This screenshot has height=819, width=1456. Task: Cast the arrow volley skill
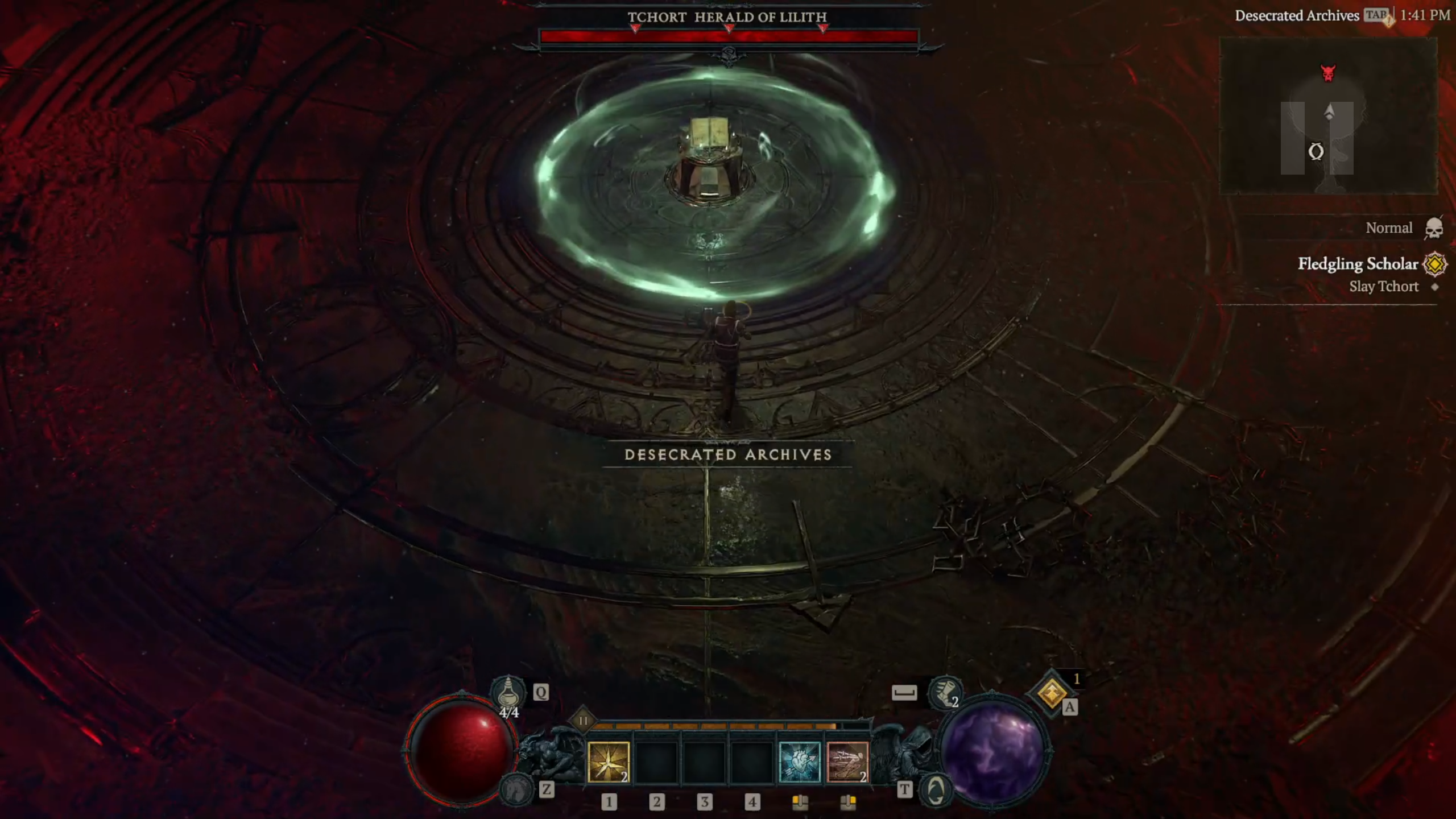tap(847, 762)
